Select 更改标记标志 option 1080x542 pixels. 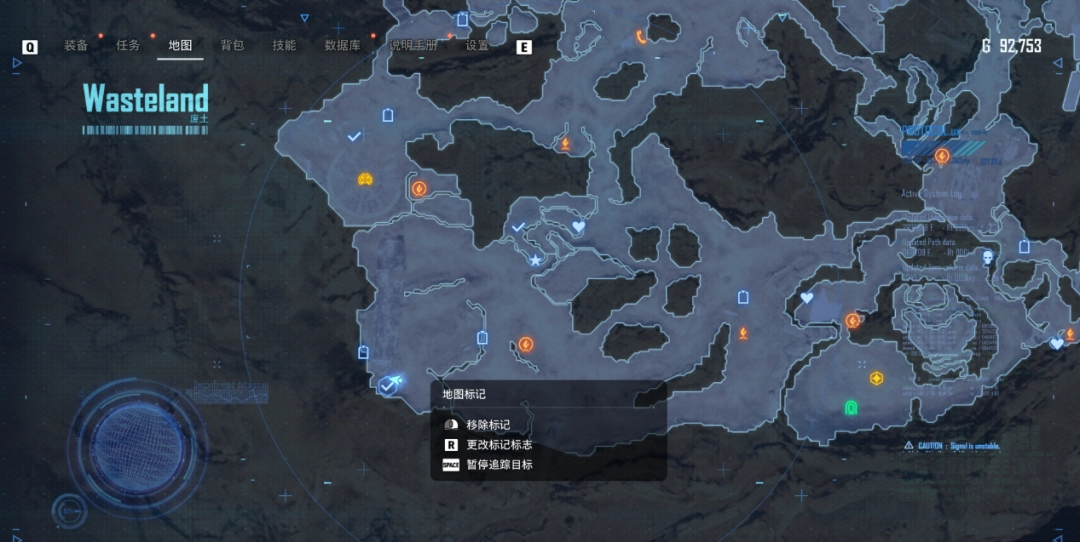pyautogui.click(x=498, y=445)
